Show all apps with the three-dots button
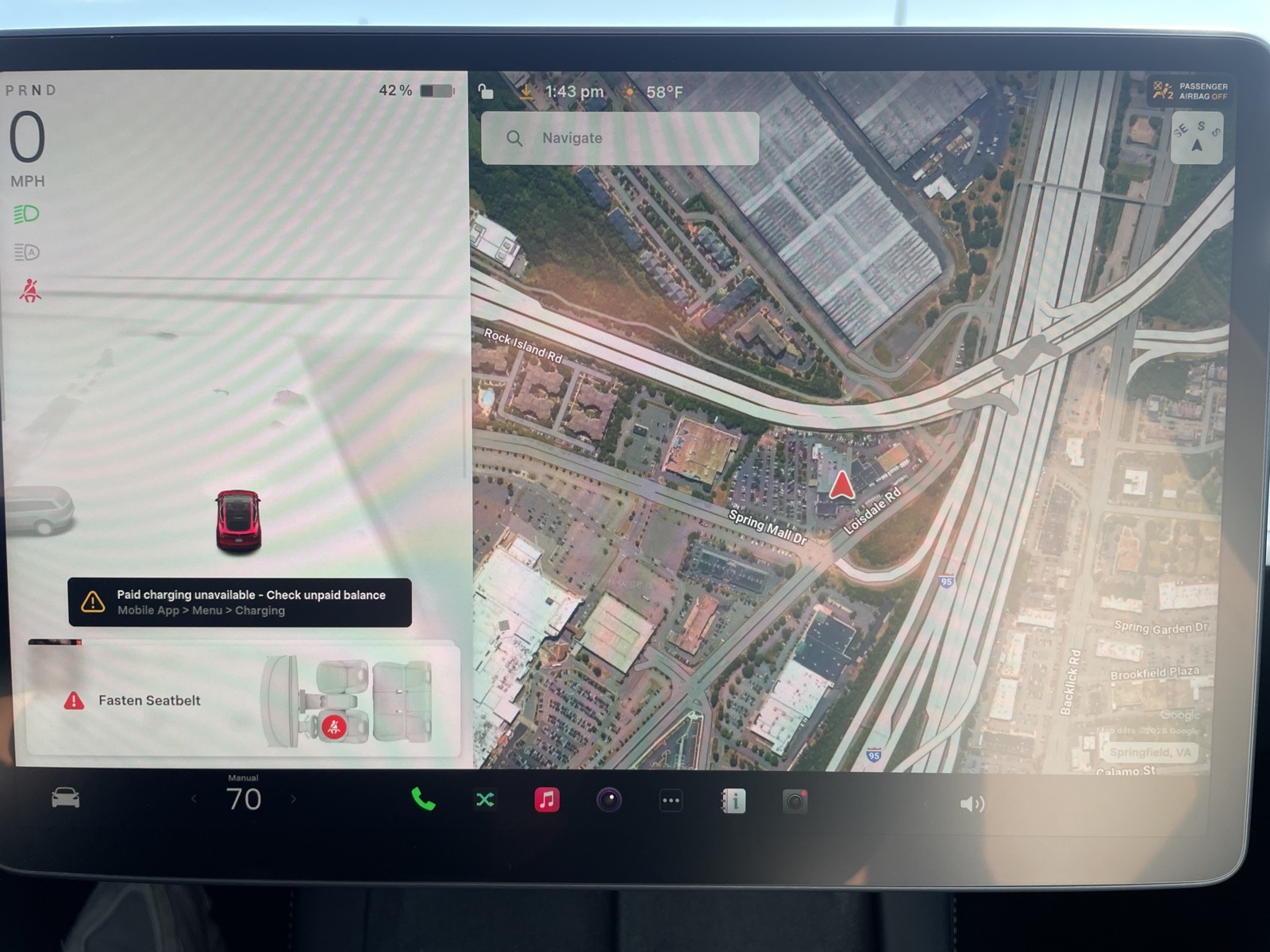 click(671, 800)
